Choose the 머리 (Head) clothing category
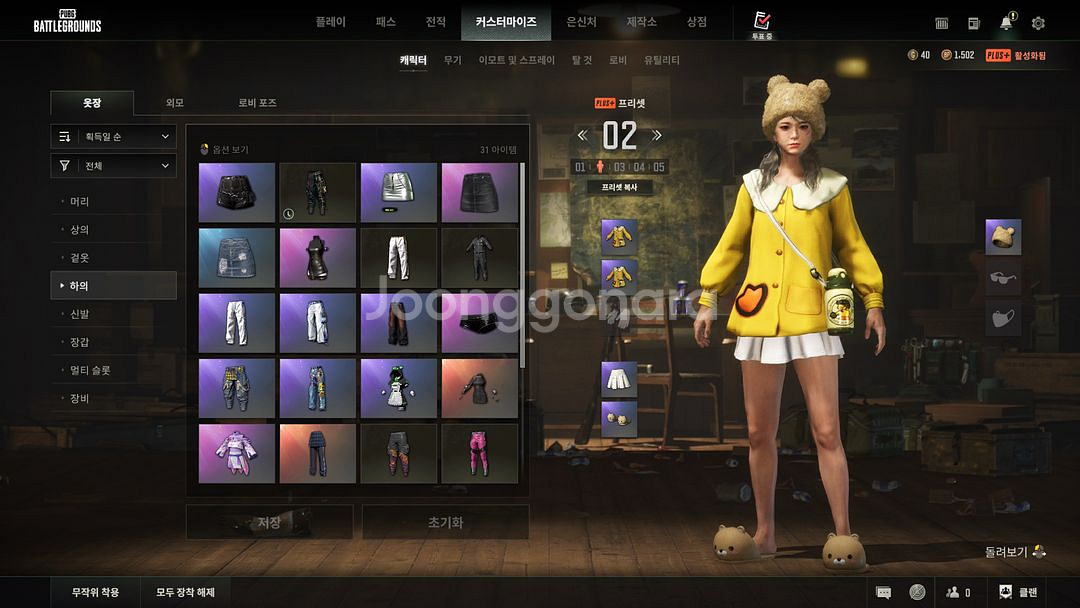This screenshot has height=608, width=1080. pyautogui.click(x=80, y=202)
